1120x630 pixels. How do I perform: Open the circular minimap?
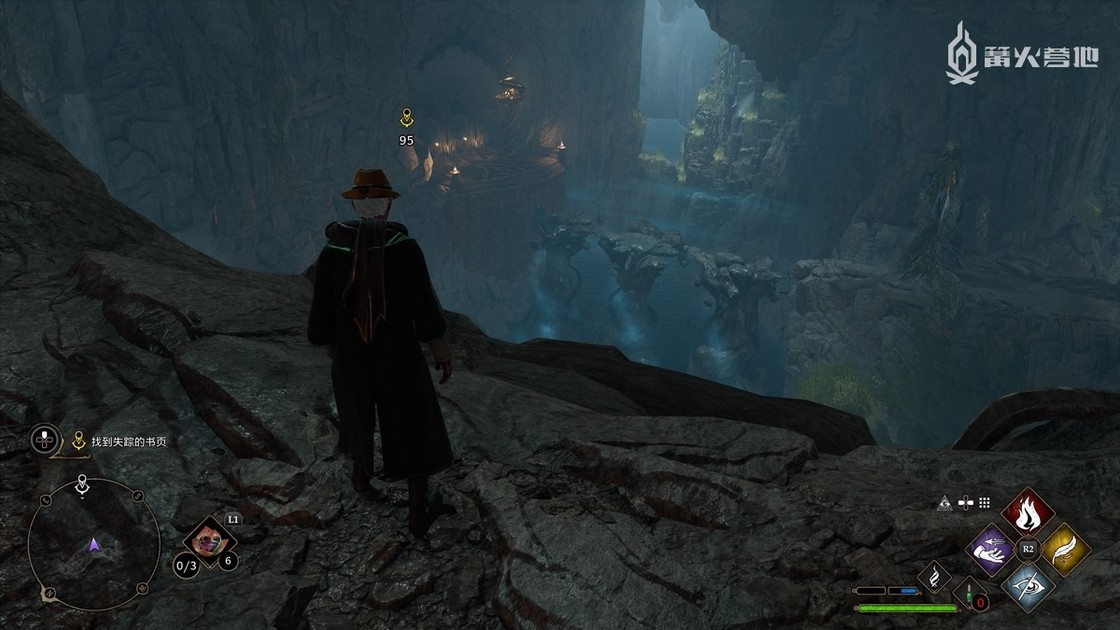[94, 544]
